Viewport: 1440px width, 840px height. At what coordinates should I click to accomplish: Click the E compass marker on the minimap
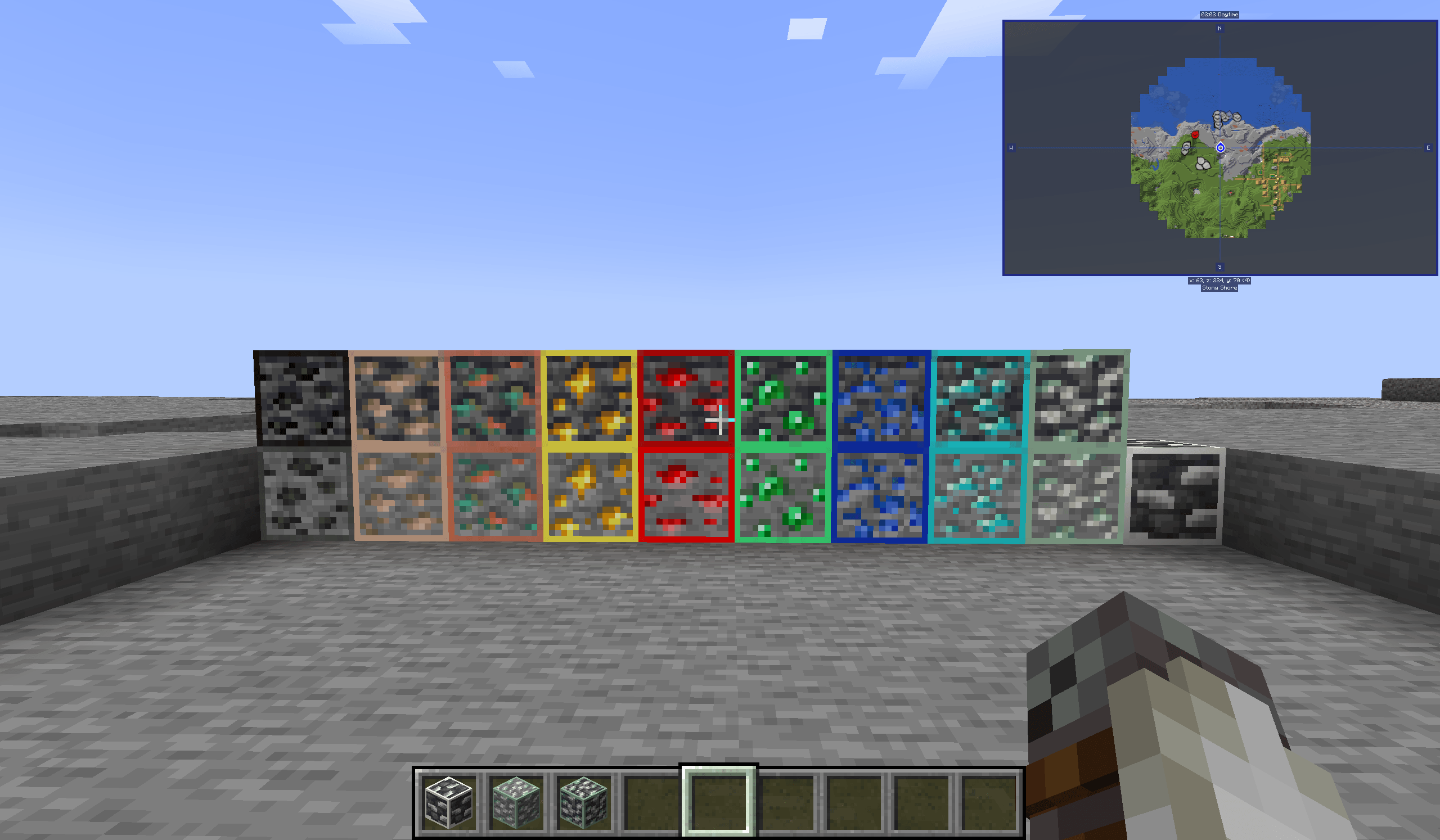(1428, 147)
